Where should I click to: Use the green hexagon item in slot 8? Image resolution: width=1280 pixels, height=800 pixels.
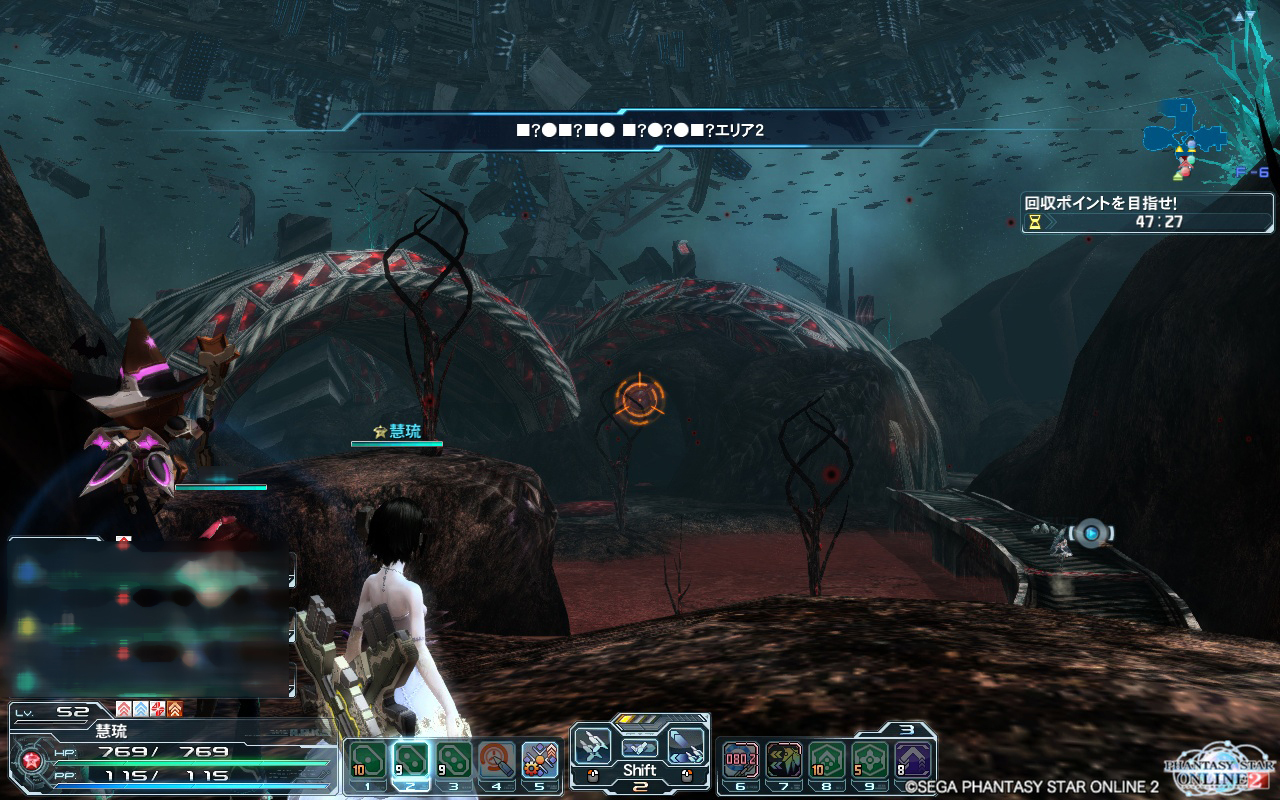827,760
